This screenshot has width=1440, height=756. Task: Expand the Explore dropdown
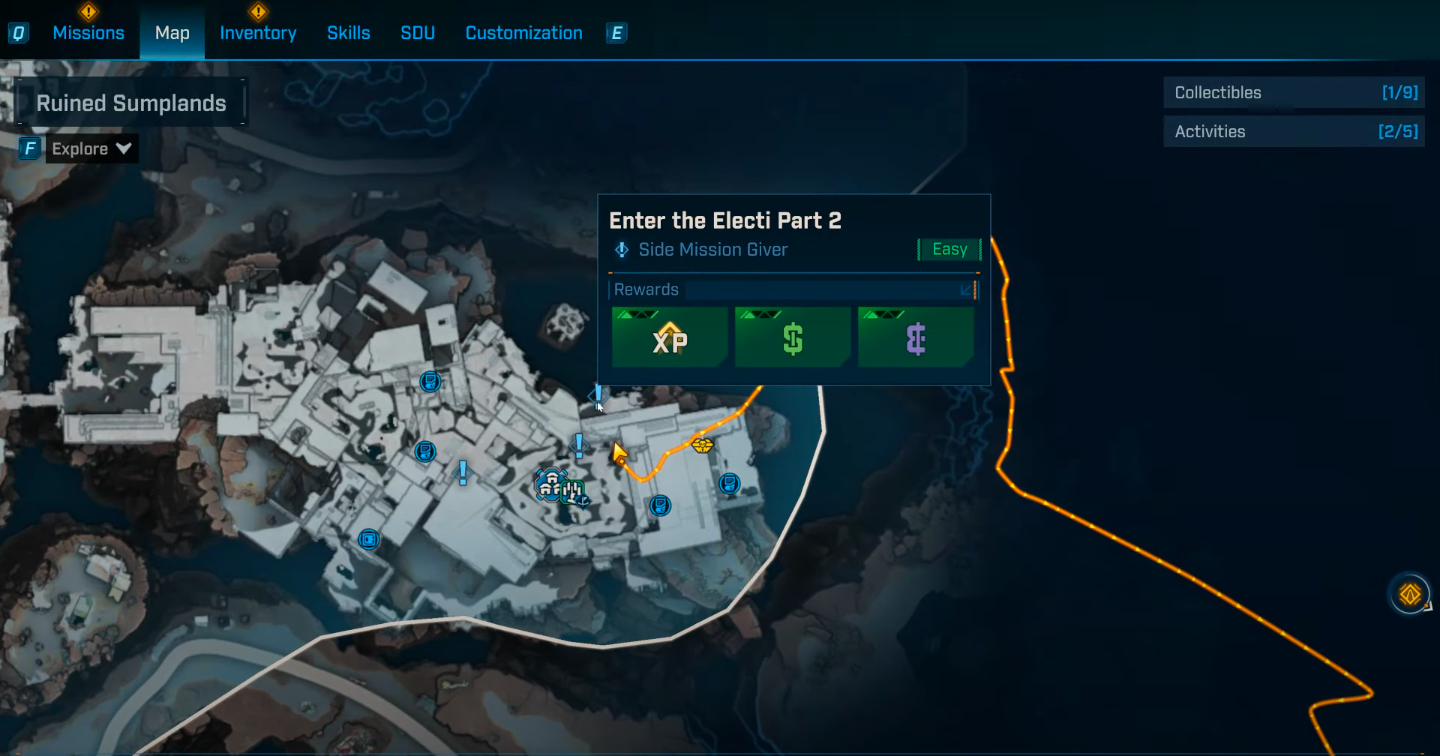click(x=92, y=149)
